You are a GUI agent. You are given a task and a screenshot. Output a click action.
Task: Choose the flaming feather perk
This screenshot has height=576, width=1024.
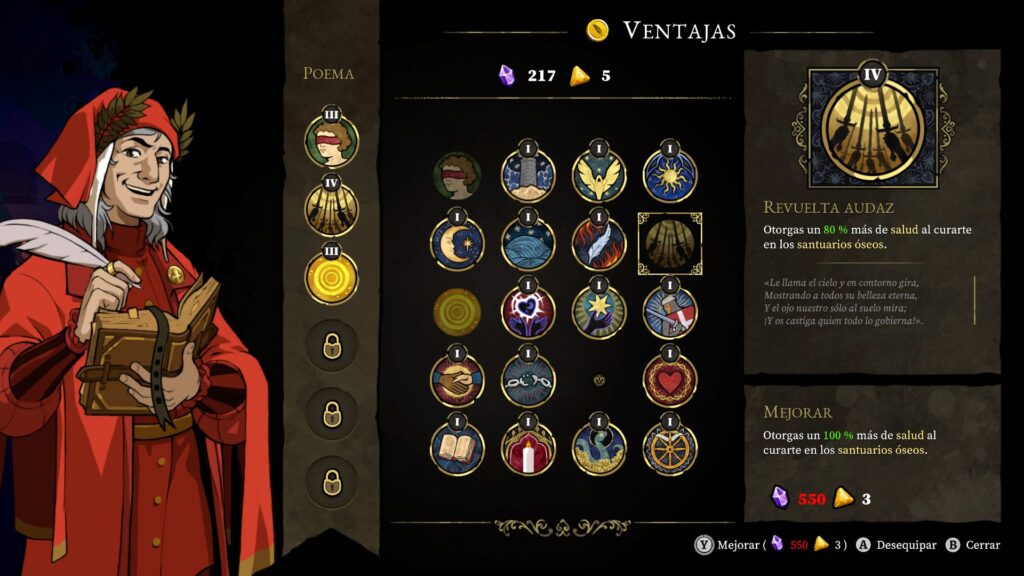(599, 244)
